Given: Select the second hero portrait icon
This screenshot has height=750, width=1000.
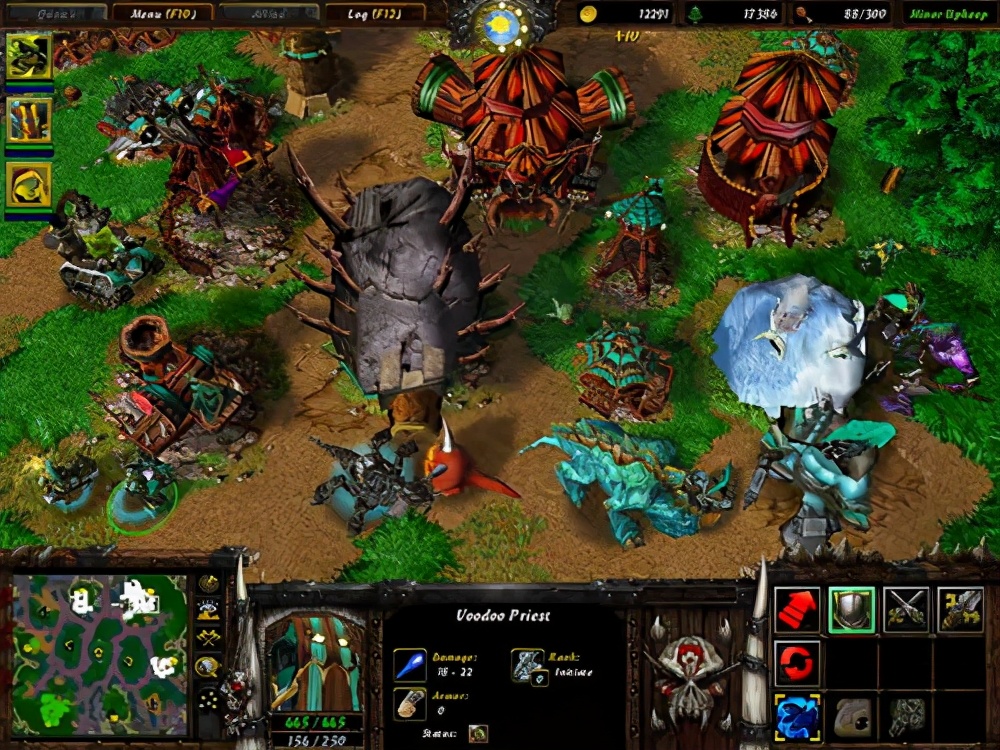Looking at the screenshot, I should pyautogui.click(x=29, y=120).
